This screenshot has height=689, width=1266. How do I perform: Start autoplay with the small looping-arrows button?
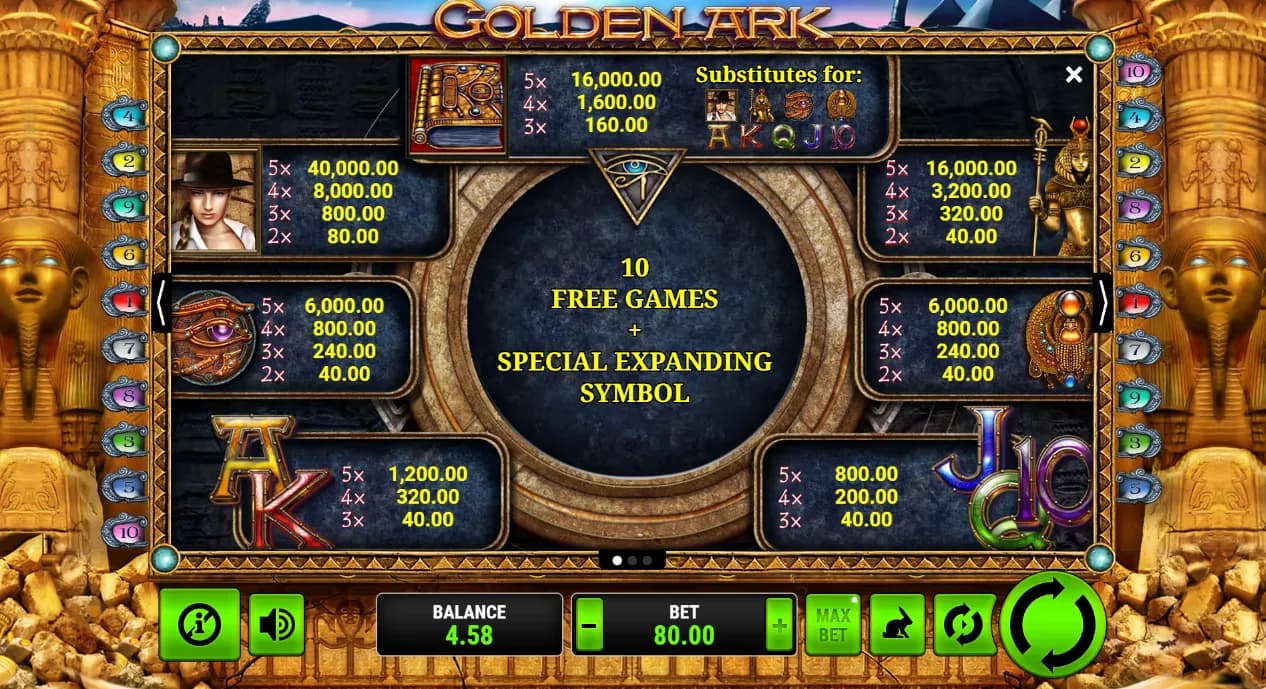[x=964, y=626]
